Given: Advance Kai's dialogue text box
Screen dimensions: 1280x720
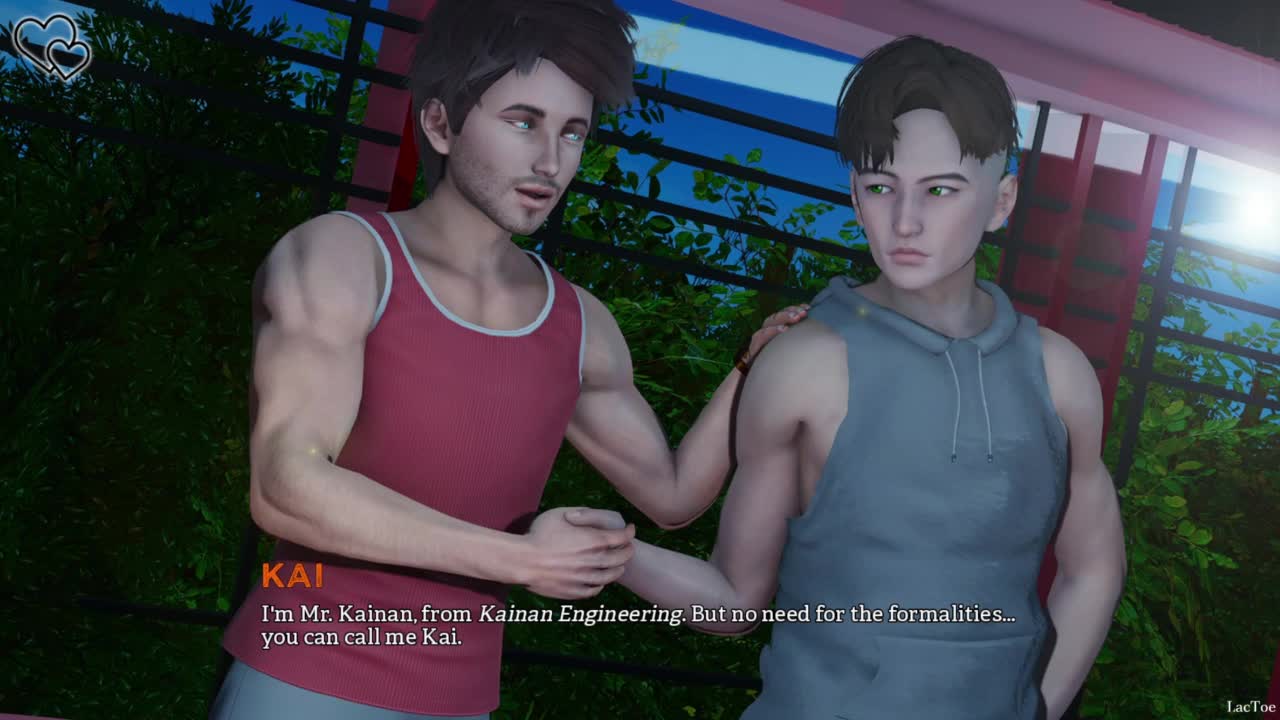Looking at the screenshot, I should tap(638, 624).
